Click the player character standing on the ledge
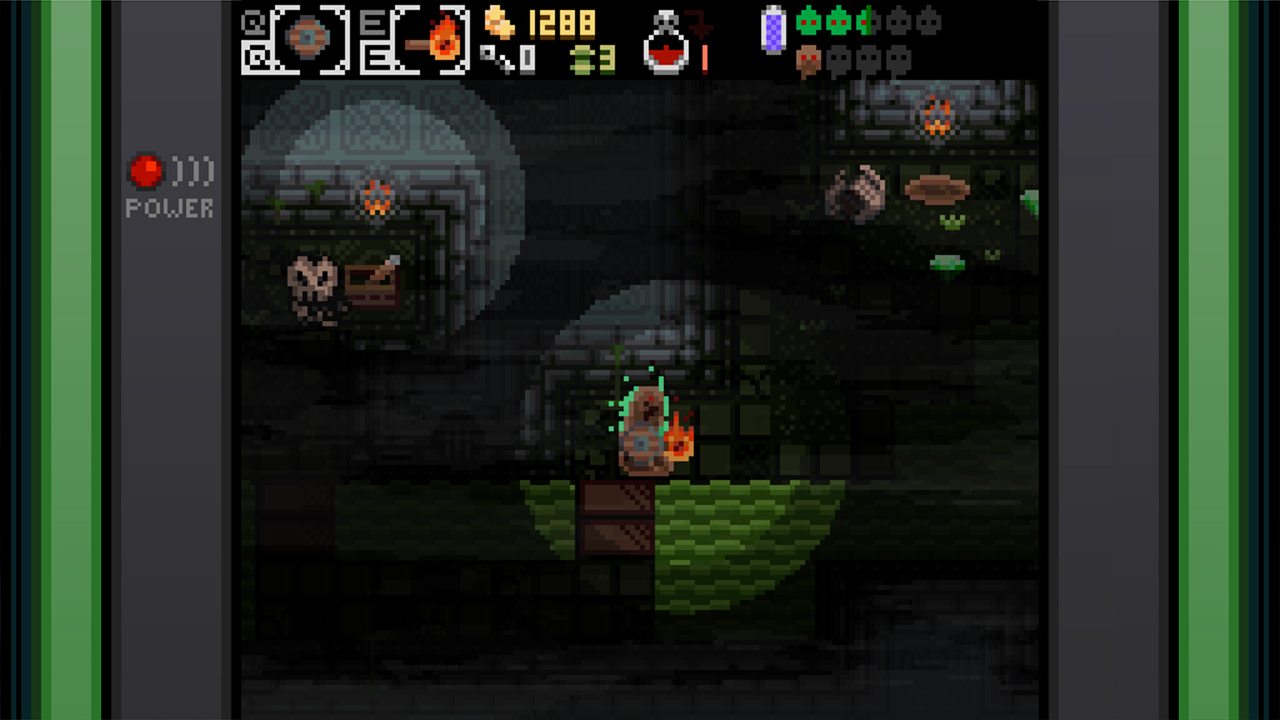The image size is (1280, 720). point(645,430)
